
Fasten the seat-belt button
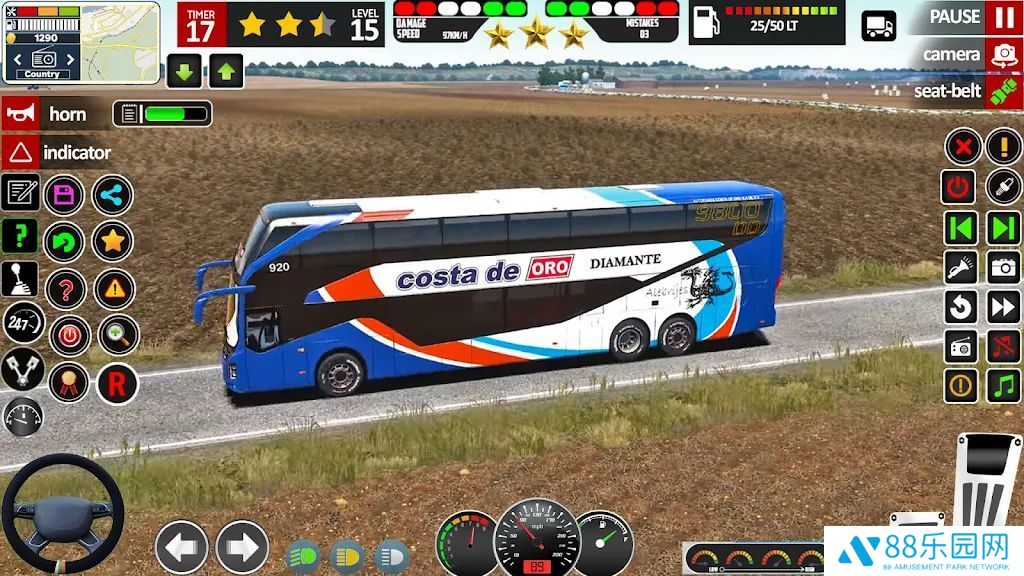tap(1003, 92)
